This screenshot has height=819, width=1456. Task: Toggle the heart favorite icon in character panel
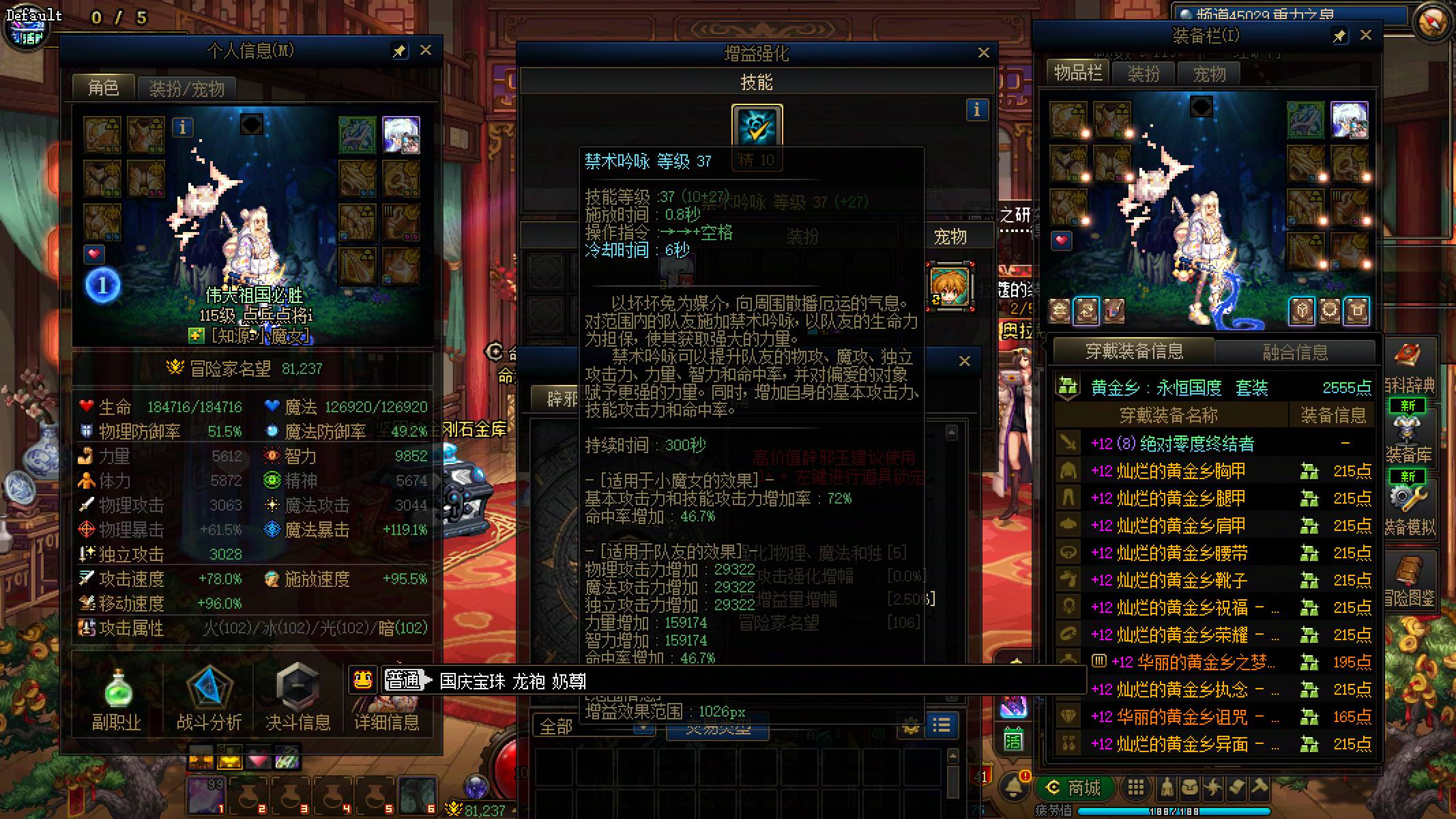(93, 254)
